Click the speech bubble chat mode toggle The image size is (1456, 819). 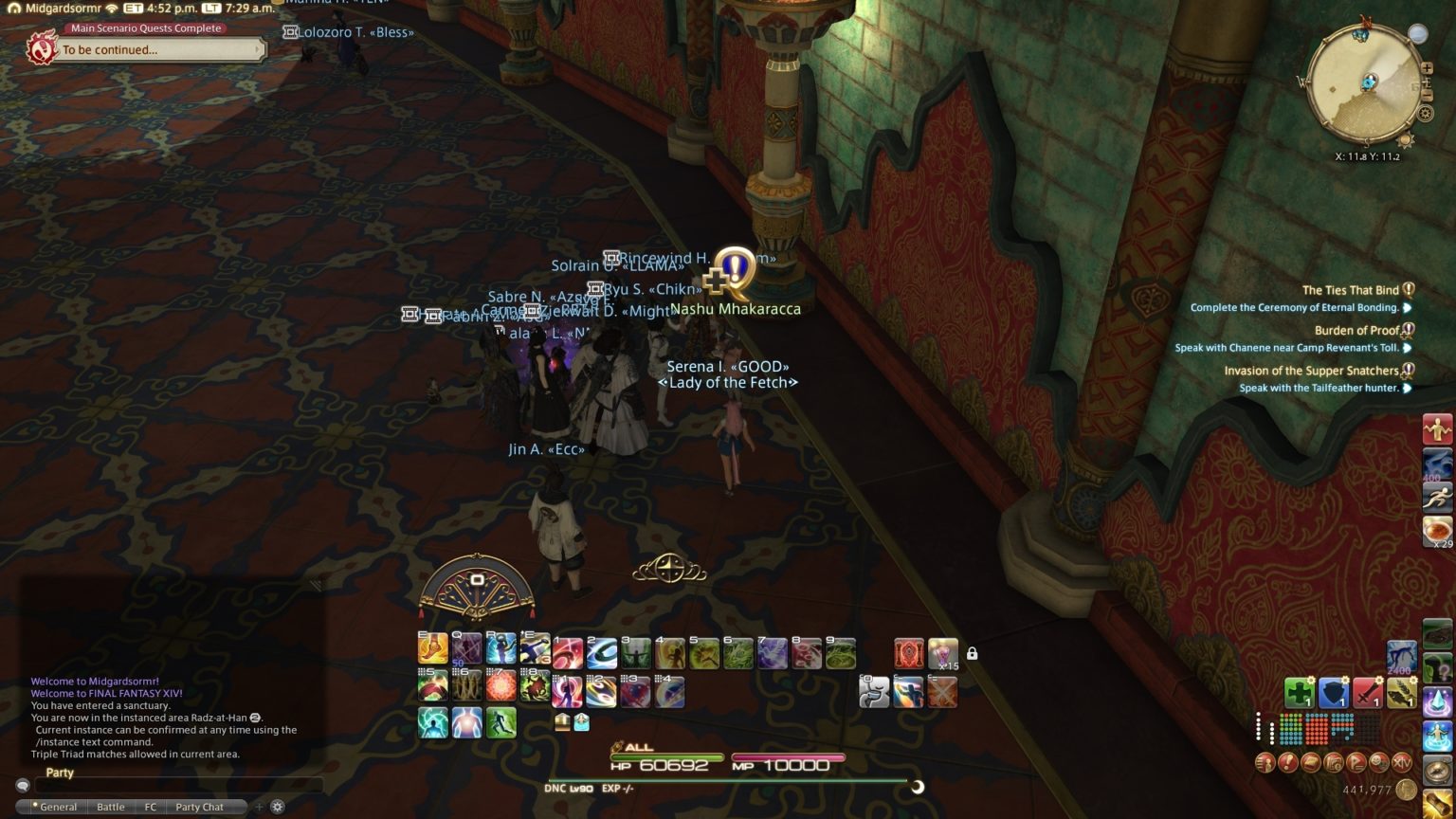point(23,785)
